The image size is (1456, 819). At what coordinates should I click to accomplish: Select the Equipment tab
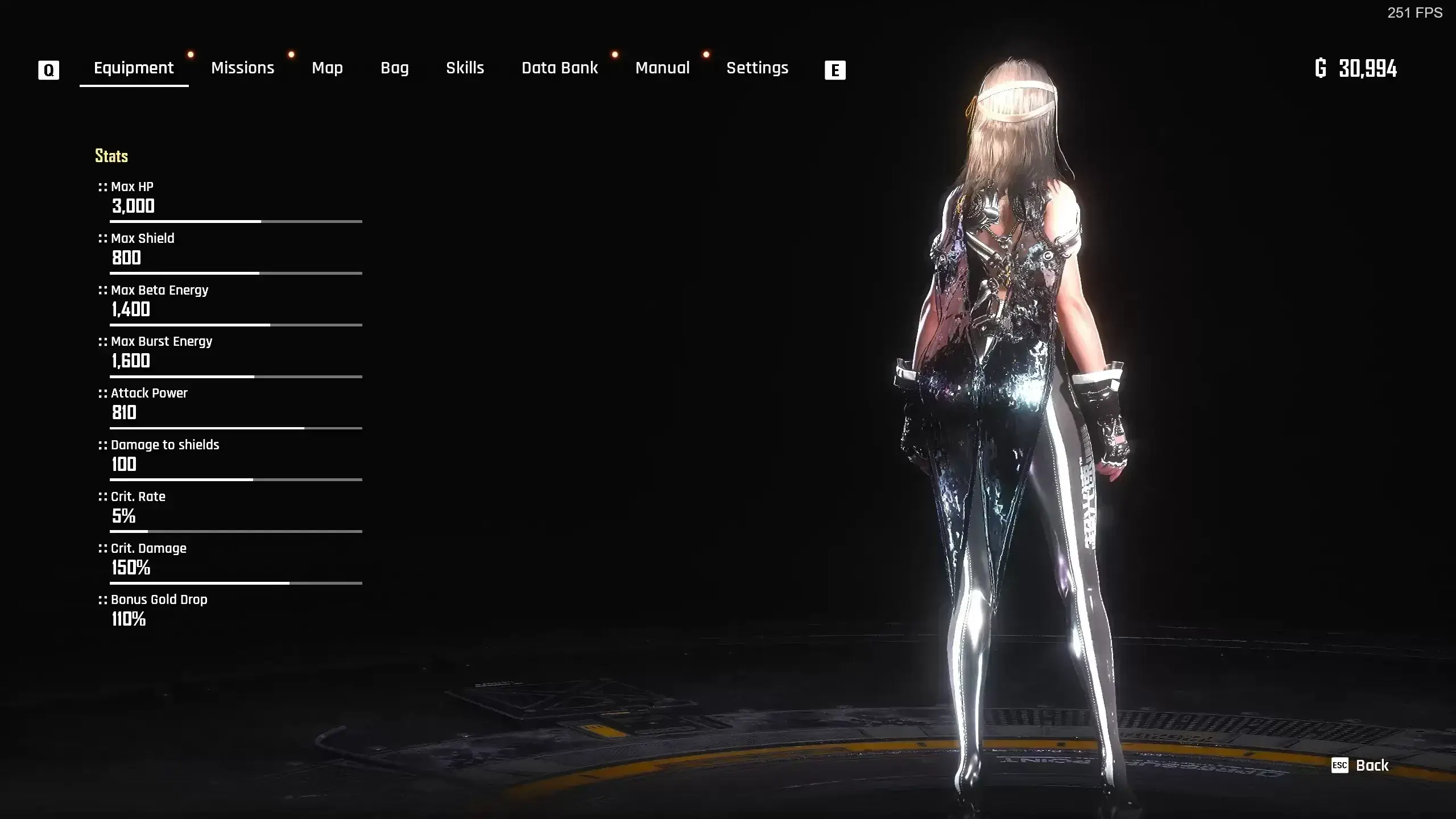click(x=134, y=68)
